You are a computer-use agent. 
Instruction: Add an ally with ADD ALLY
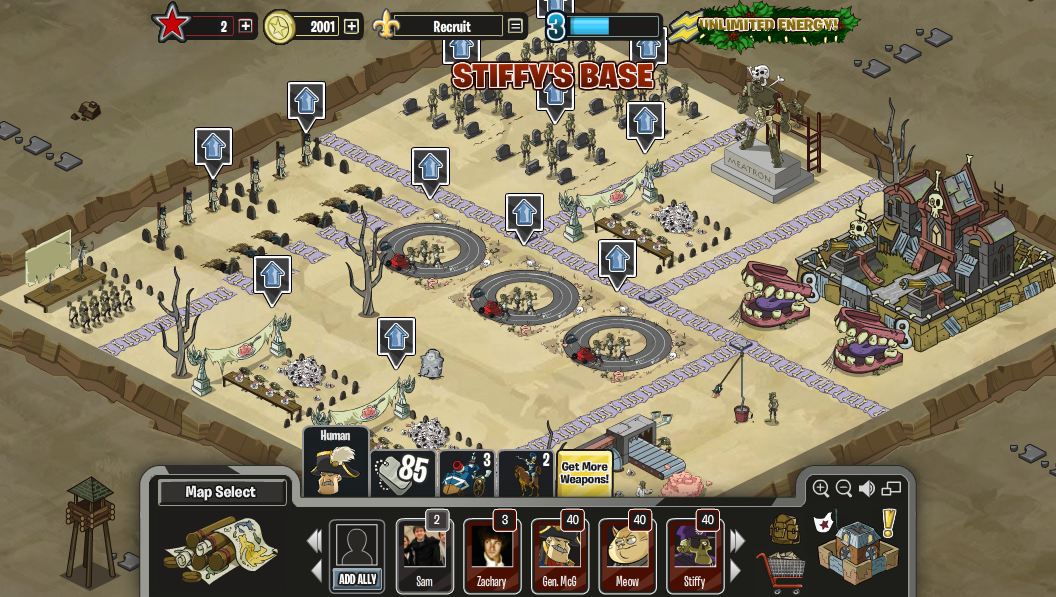(x=356, y=556)
